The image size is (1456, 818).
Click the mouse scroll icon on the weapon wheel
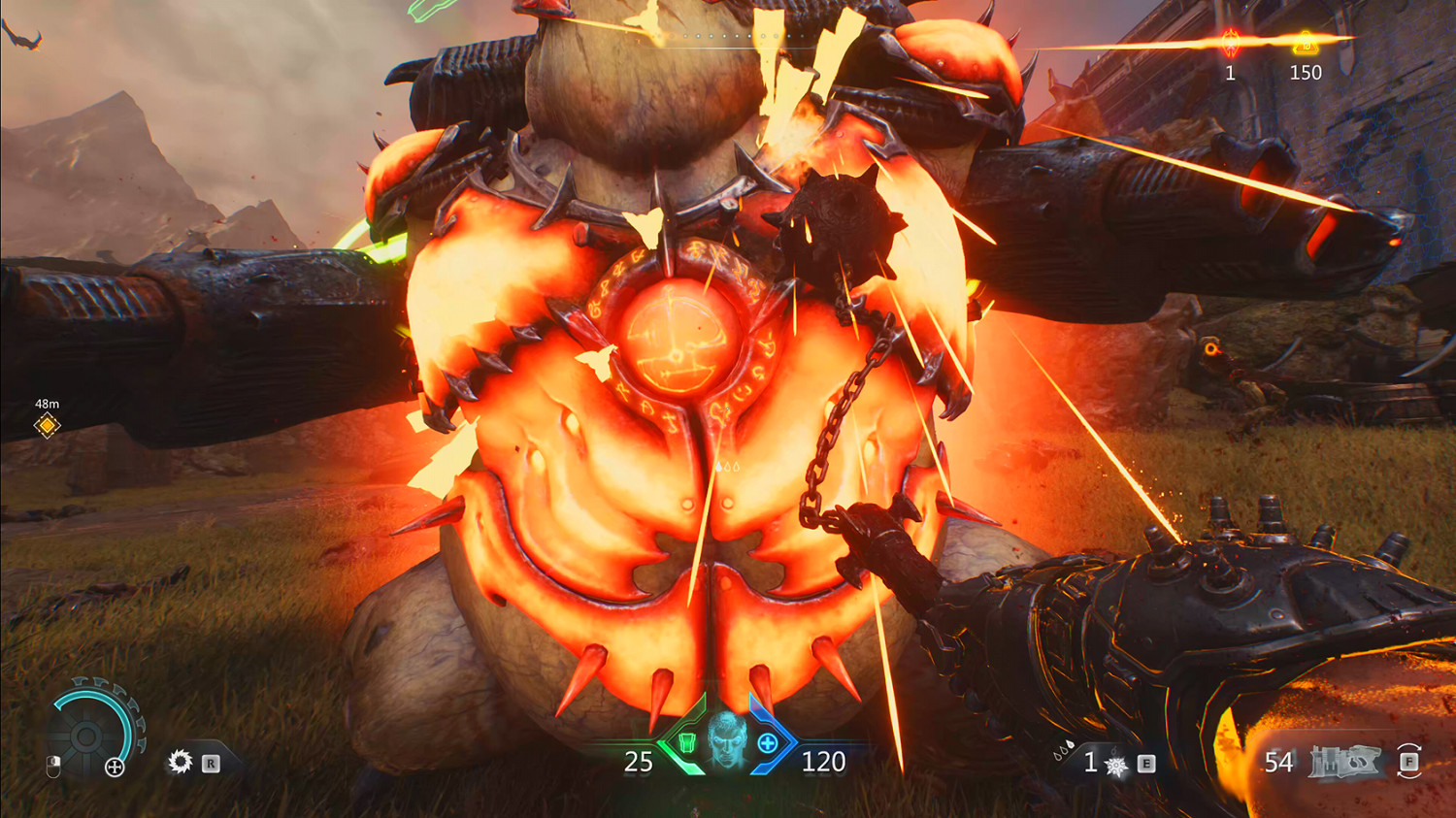(53, 765)
